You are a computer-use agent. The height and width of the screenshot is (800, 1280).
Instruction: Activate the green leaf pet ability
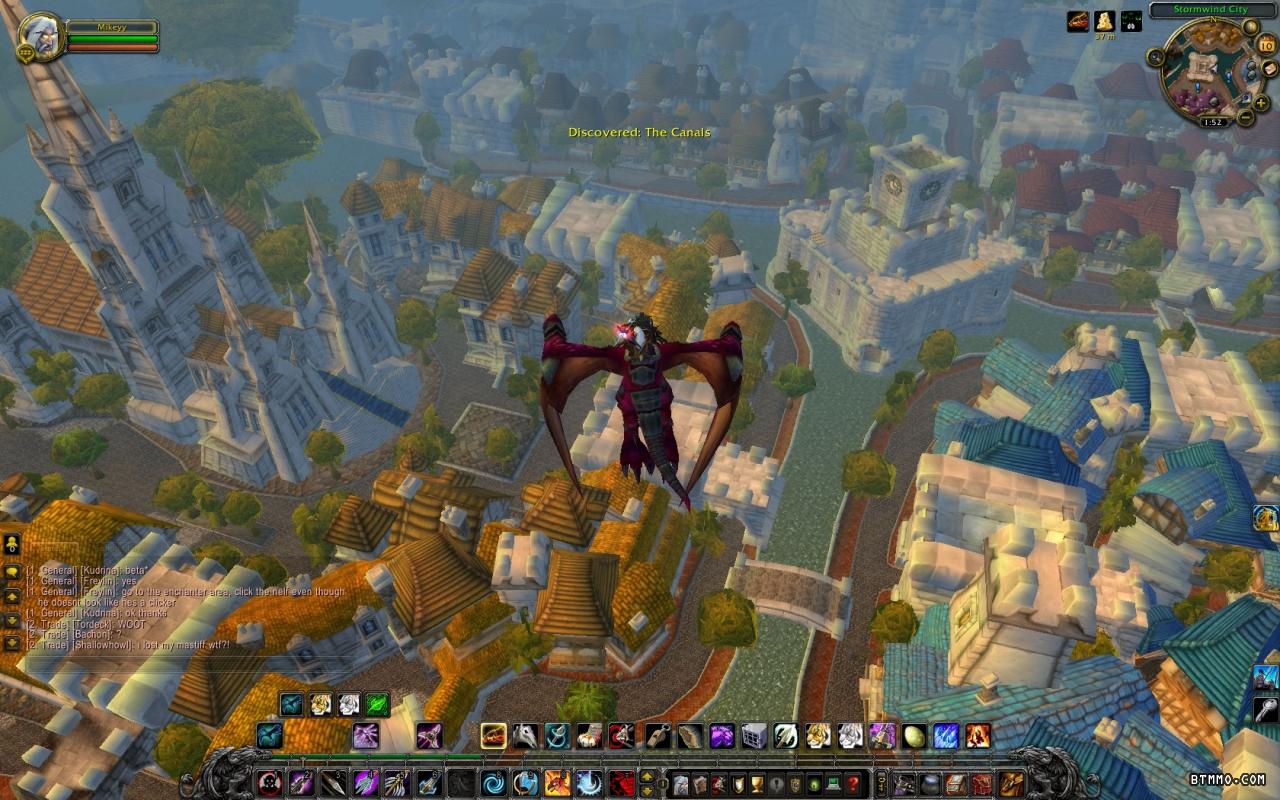coord(377,705)
